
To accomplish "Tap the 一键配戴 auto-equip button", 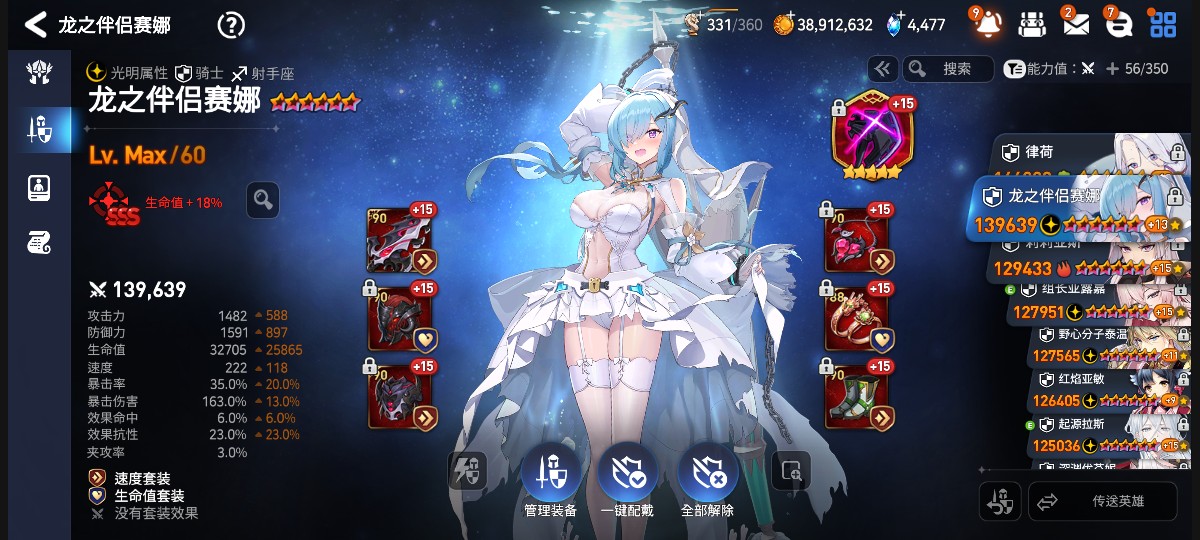I will click(627, 476).
